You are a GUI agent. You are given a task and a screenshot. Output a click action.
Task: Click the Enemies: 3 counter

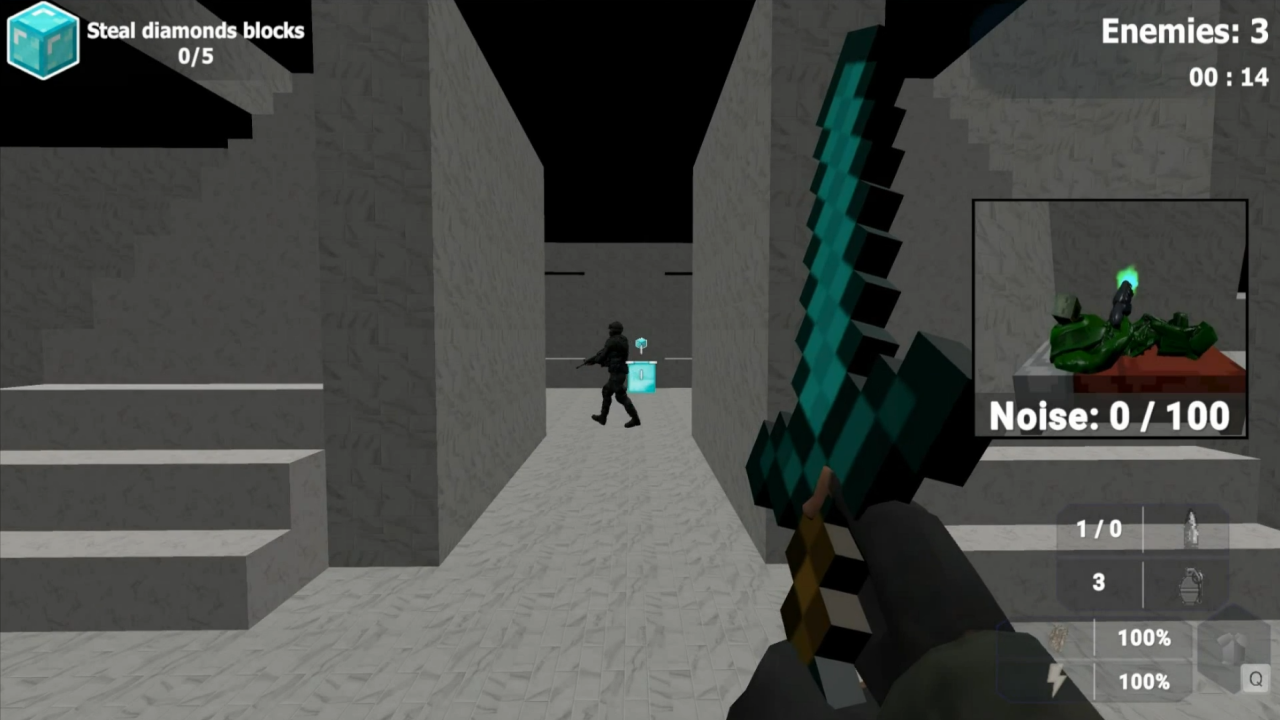(1184, 32)
